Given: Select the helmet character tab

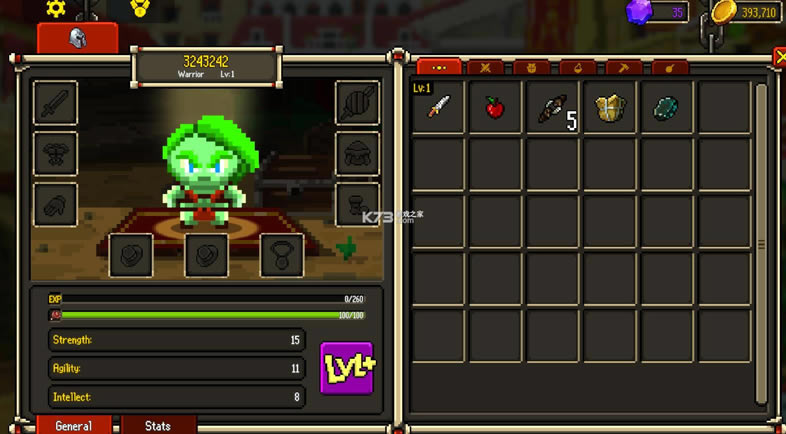Looking at the screenshot, I should coord(77,38).
